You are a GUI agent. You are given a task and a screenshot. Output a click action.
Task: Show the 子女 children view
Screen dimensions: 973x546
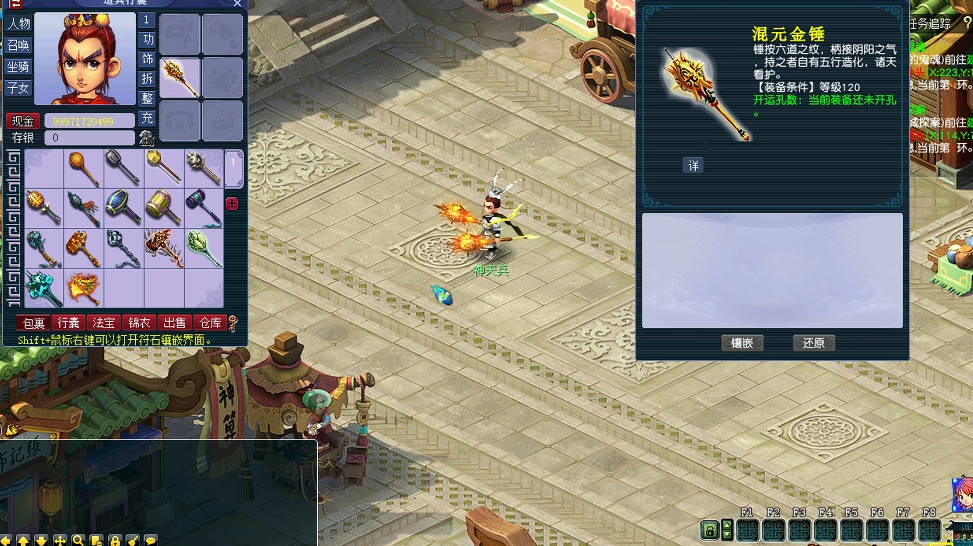[19, 88]
